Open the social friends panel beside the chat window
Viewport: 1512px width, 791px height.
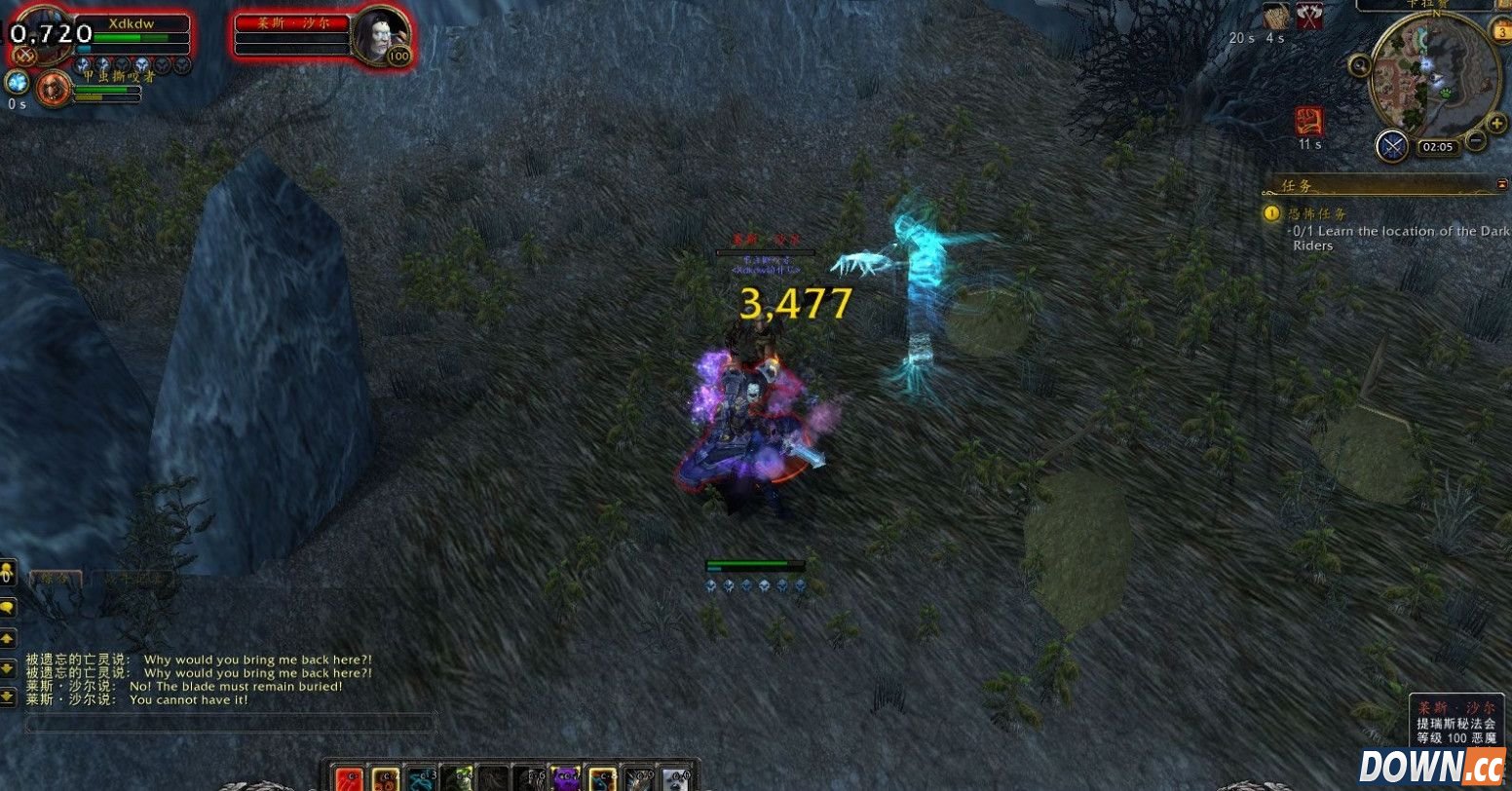point(8,573)
